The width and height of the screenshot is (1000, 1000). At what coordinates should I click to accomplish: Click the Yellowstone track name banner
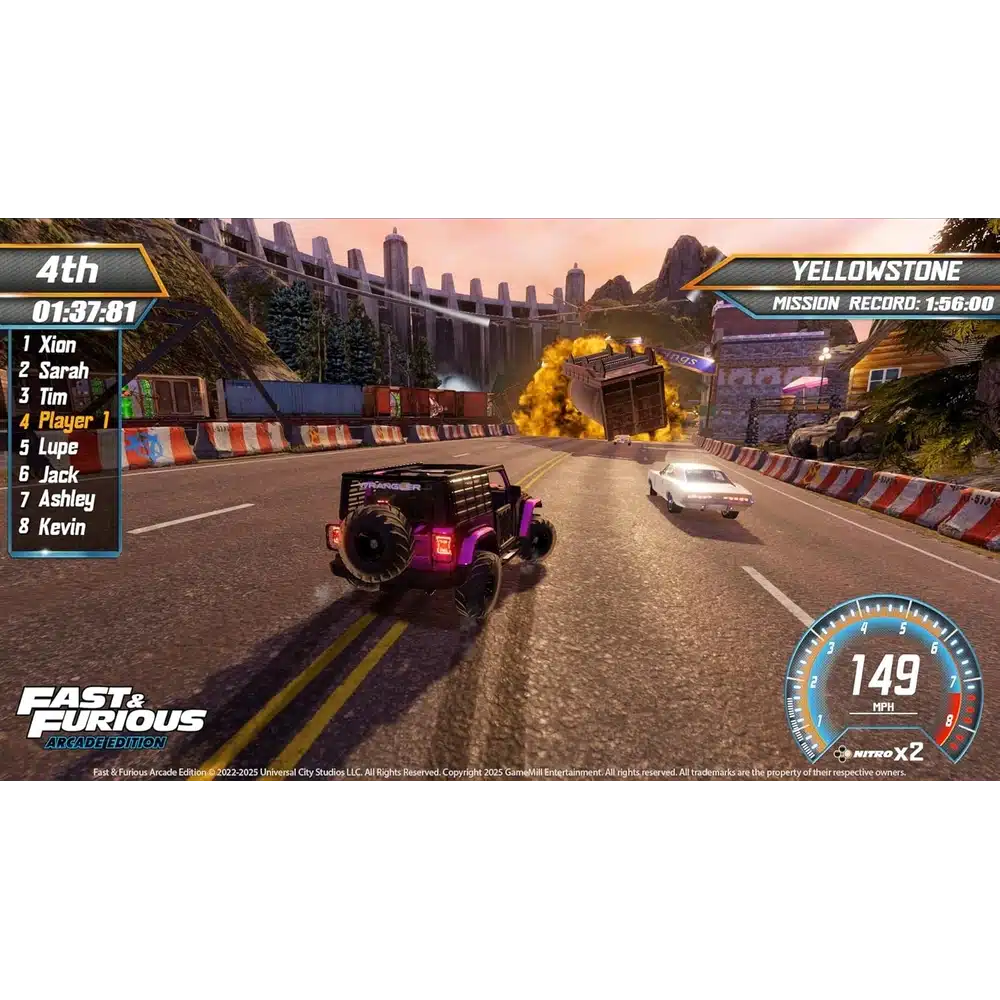(876, 271)
